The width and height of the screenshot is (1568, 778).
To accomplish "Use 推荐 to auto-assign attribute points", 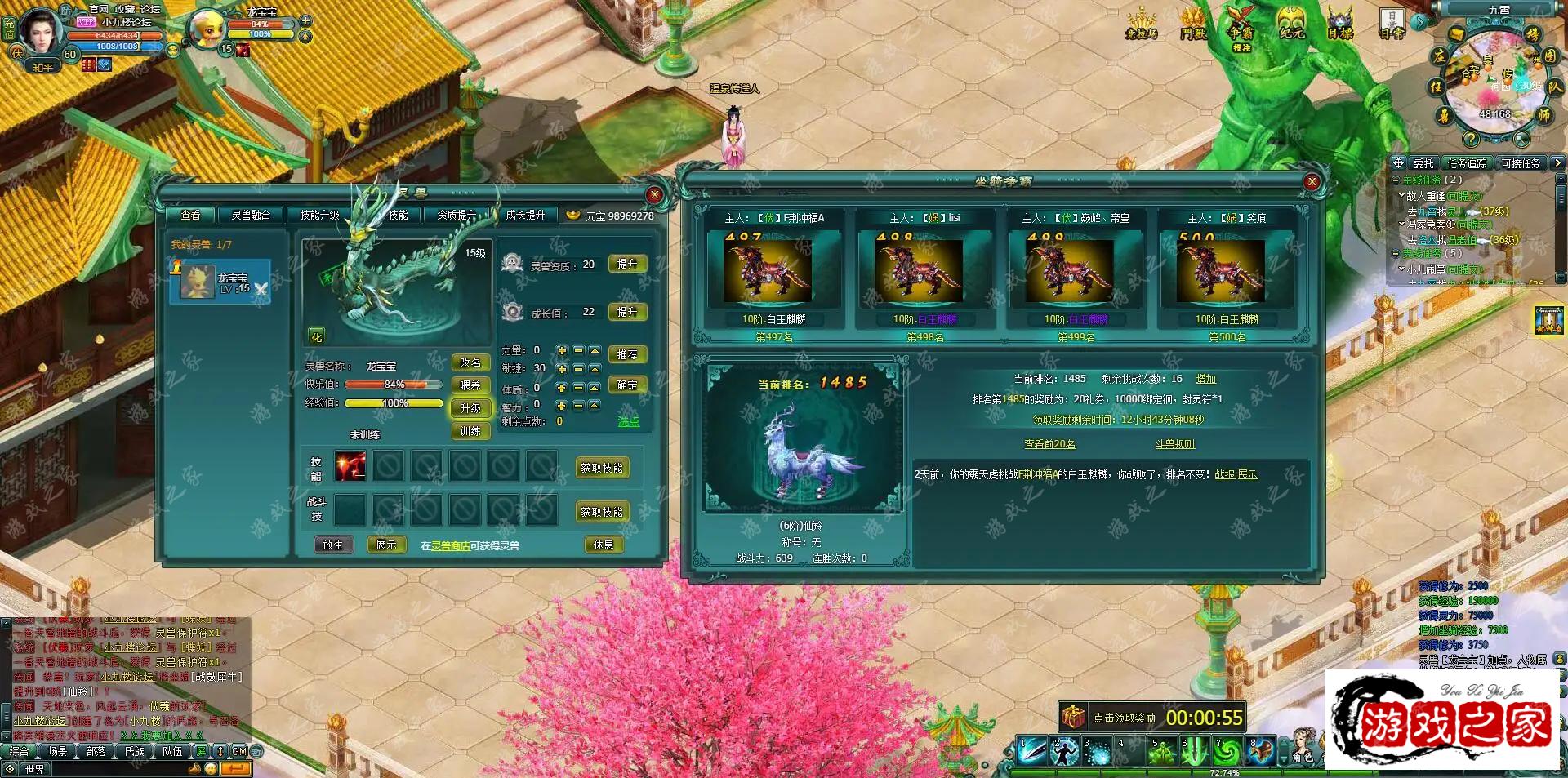I will click(627, 354).
